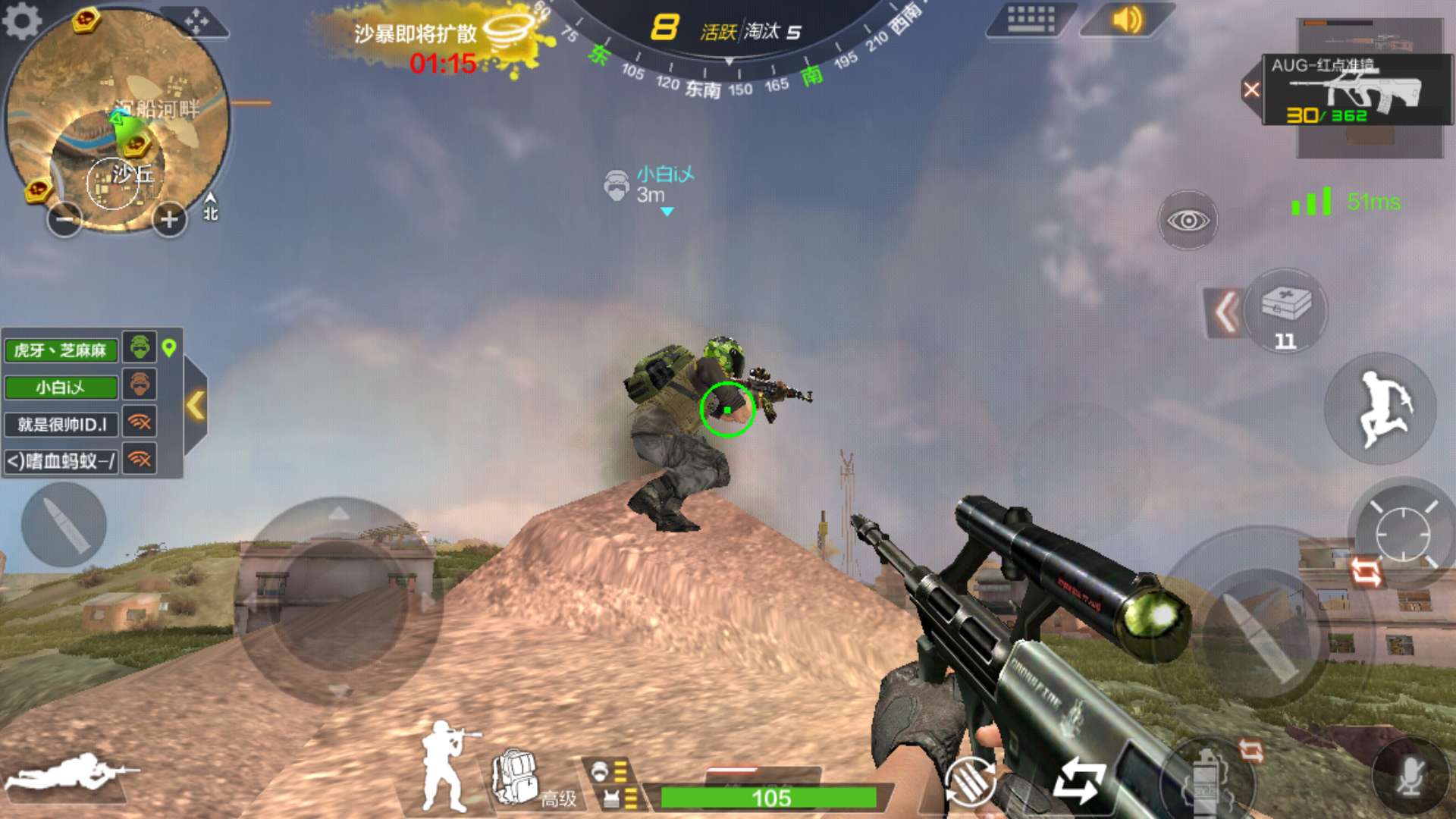Zoom out the minimap with minus button
The width and height of the screenshot is (1456, 819).
[65, 220]
